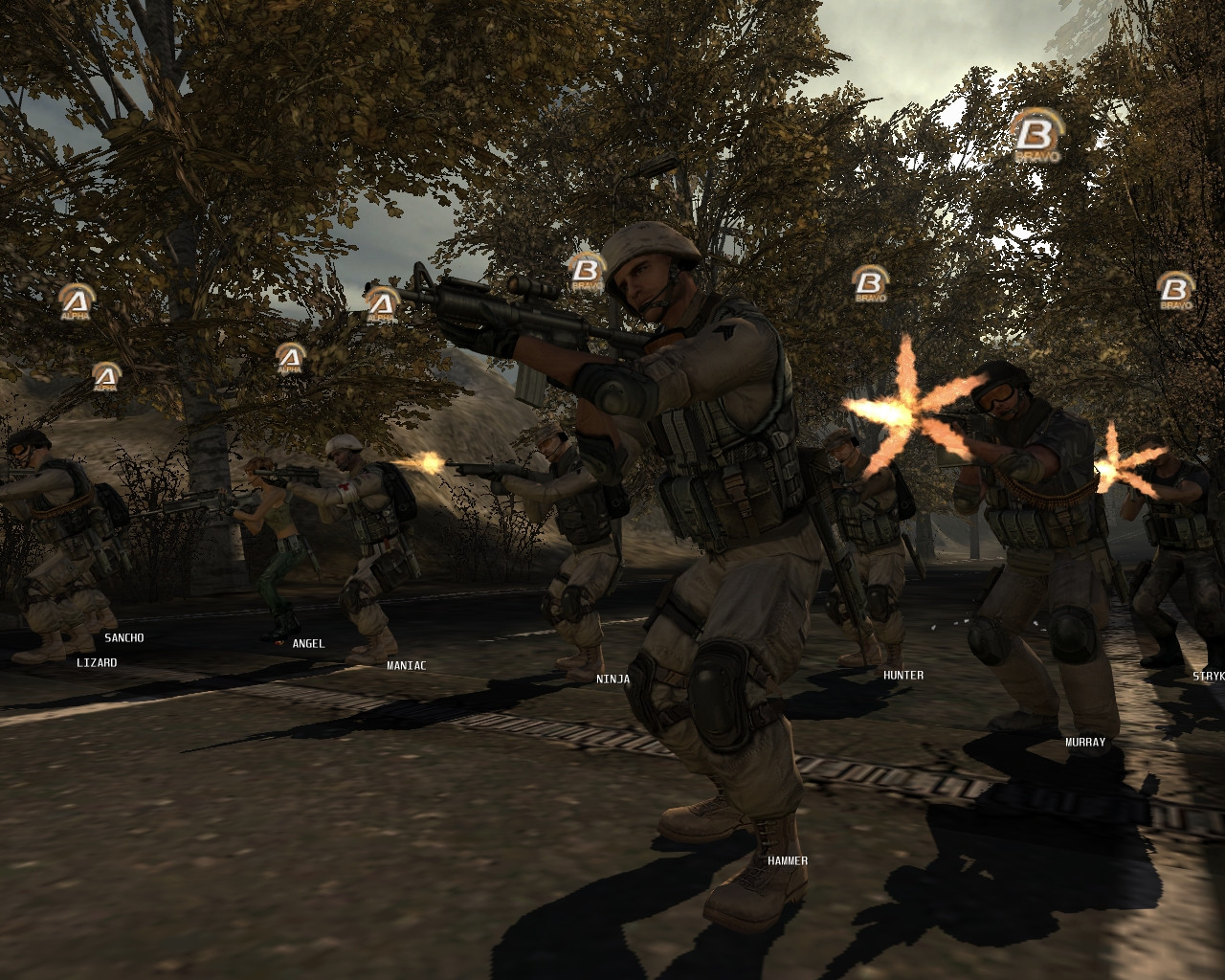Click the NINJA soldier label

[x=612, y=679]
